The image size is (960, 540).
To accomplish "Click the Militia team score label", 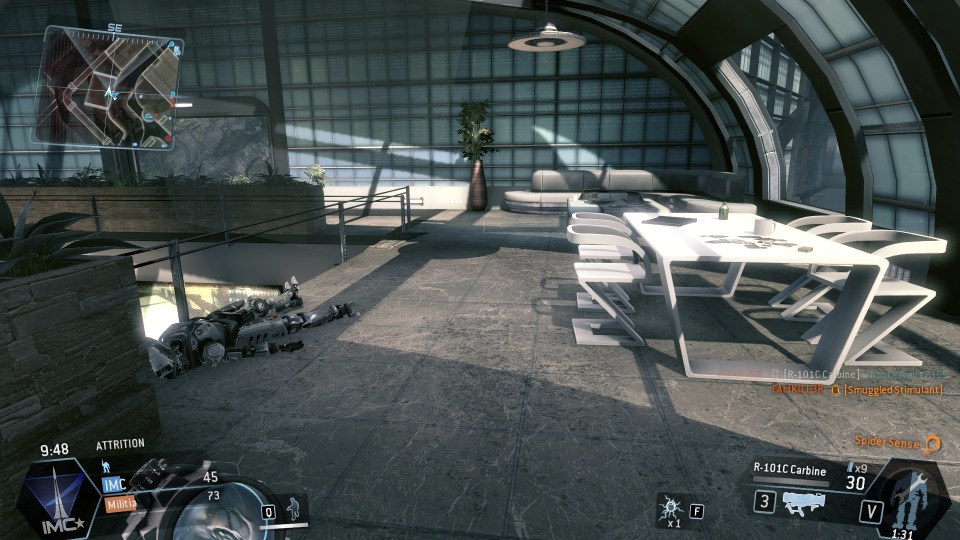I will tap(121, 505).
